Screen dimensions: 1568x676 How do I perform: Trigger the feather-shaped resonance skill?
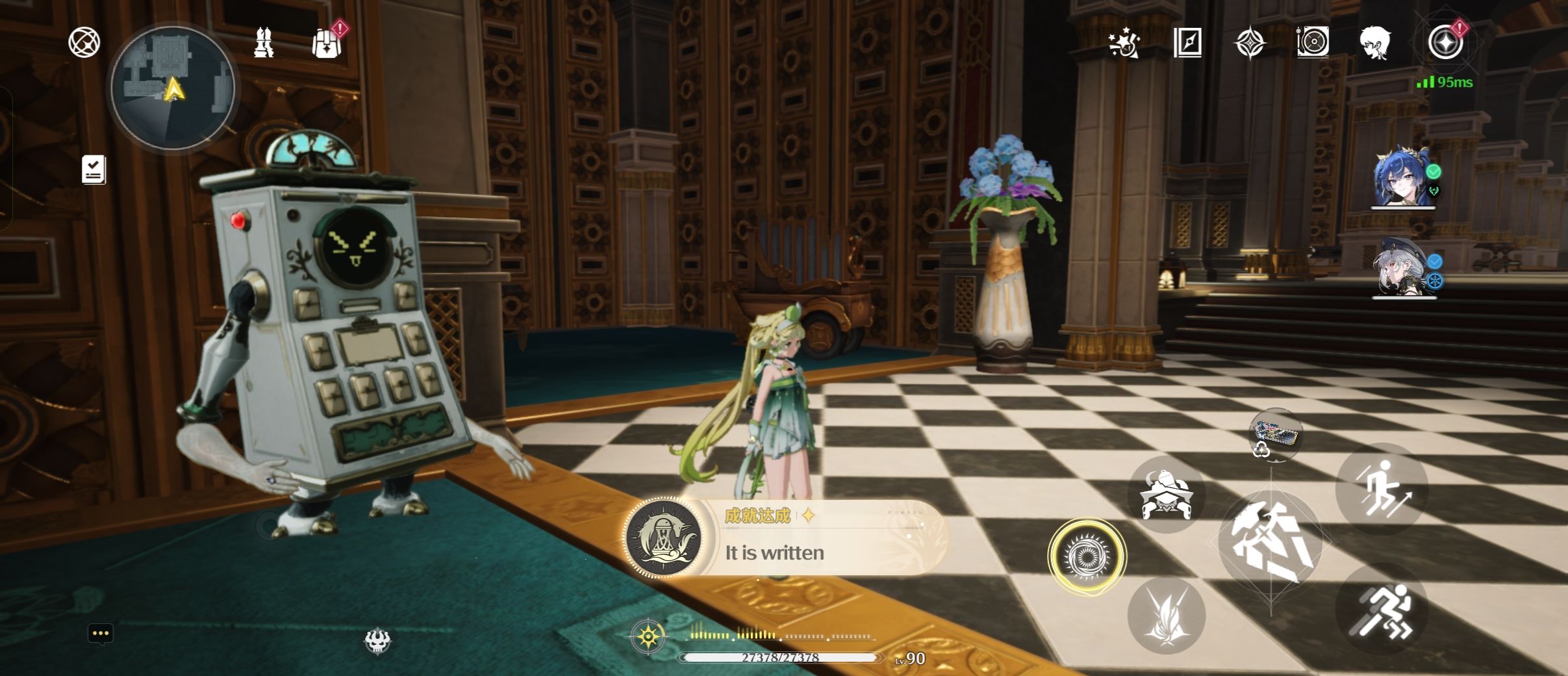pyautogui.click(x=1167, y=616)
